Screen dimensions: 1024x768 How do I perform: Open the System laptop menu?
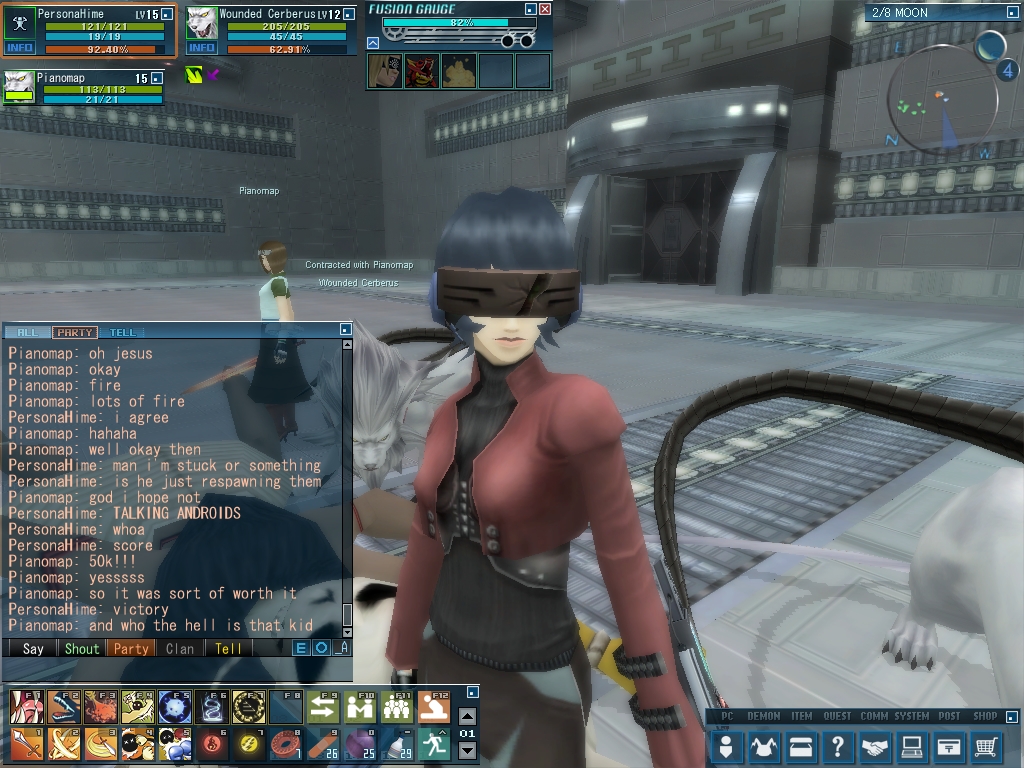[912, 746]
